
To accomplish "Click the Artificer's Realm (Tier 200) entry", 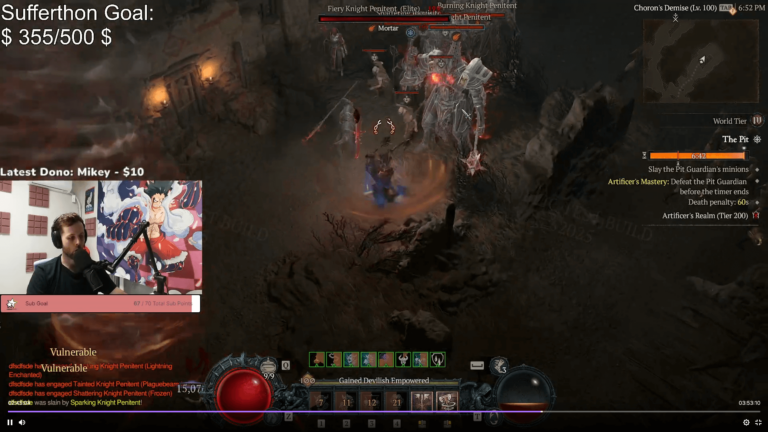I will click(704, 215).
